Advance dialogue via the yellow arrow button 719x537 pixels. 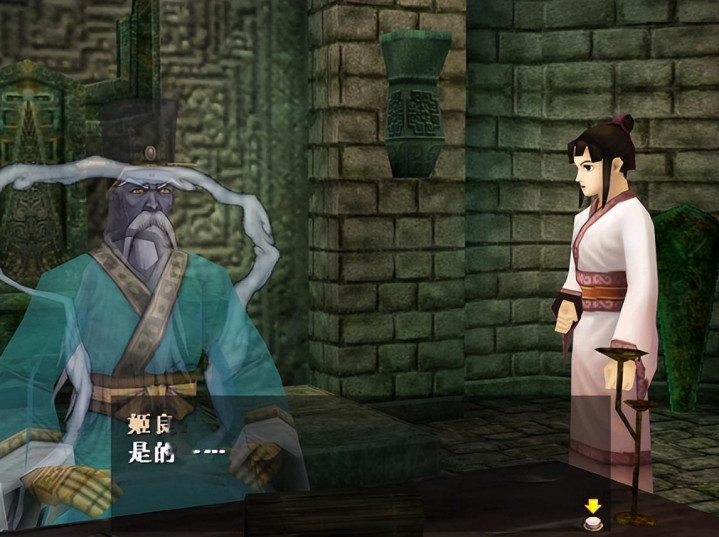pyautogui.click(x=593, y=514)
